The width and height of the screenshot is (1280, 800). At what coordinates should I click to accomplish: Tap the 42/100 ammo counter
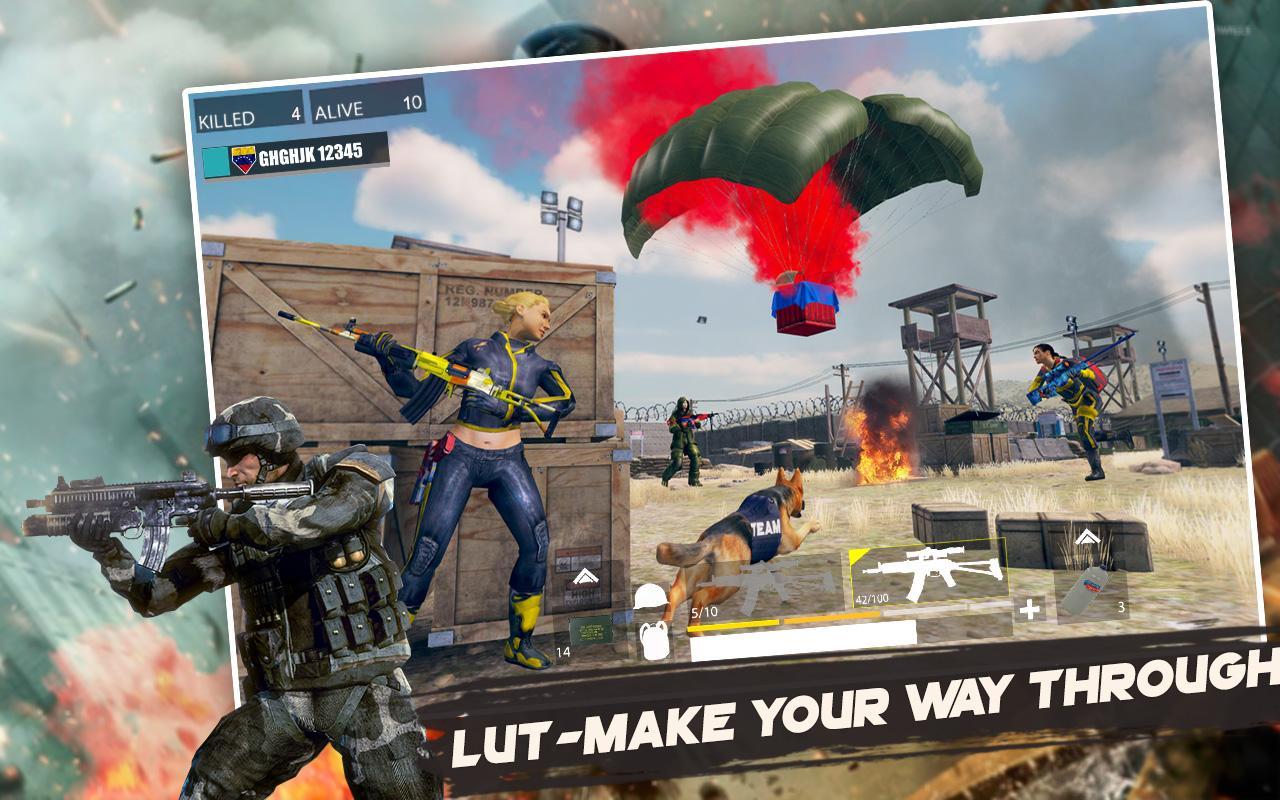pyautogui.click(x=871, y=599)
